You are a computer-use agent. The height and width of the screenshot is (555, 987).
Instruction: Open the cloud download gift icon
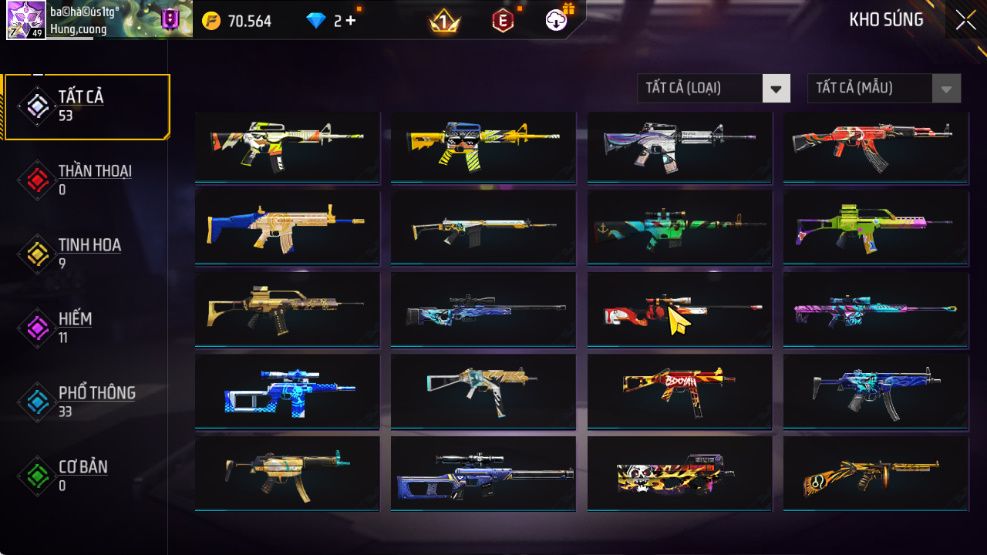point(558,19)
